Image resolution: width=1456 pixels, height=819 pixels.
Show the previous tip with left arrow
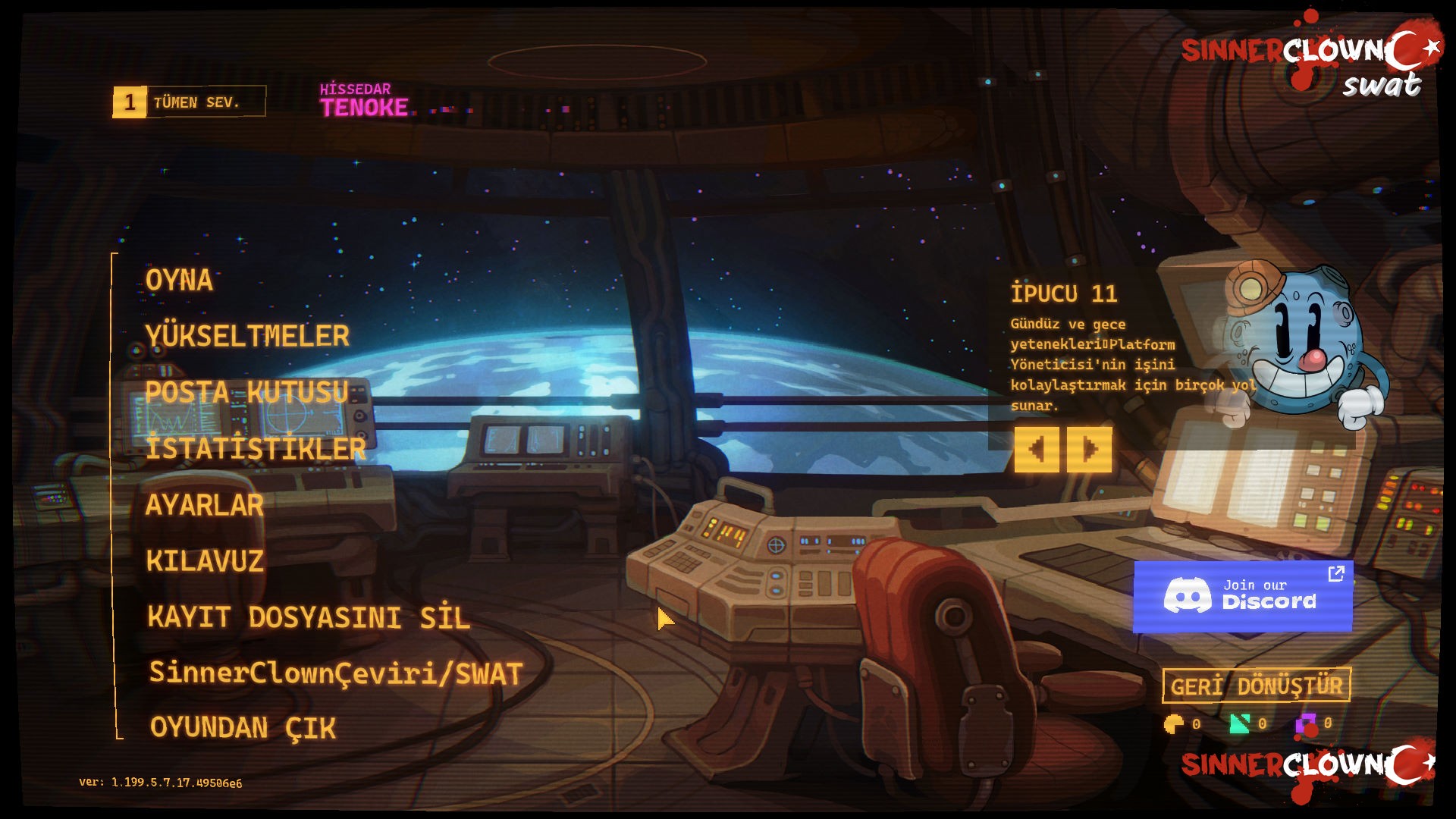tap(1036, 450)
